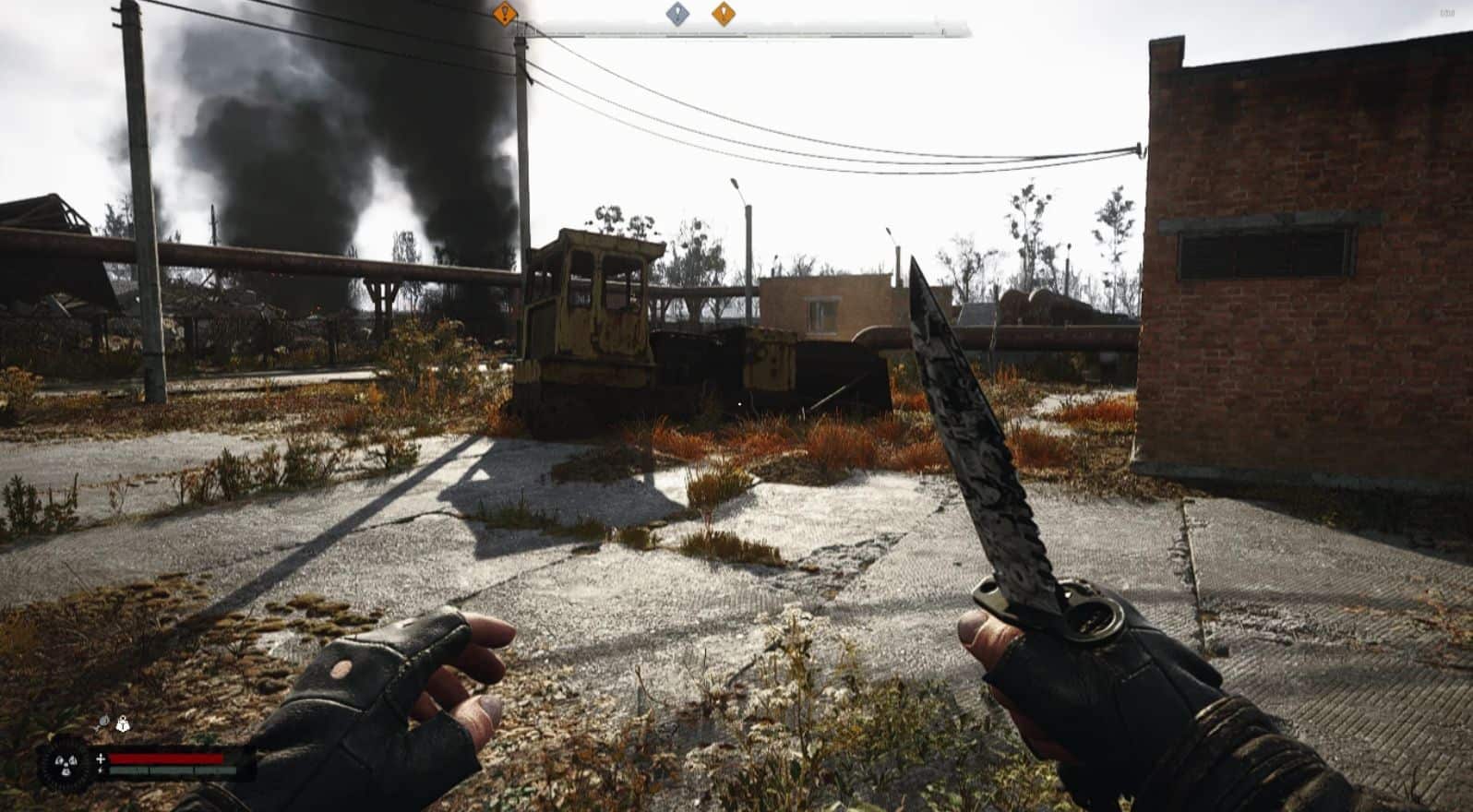Select the blue quest marker on the compass

tap(677, 14)
